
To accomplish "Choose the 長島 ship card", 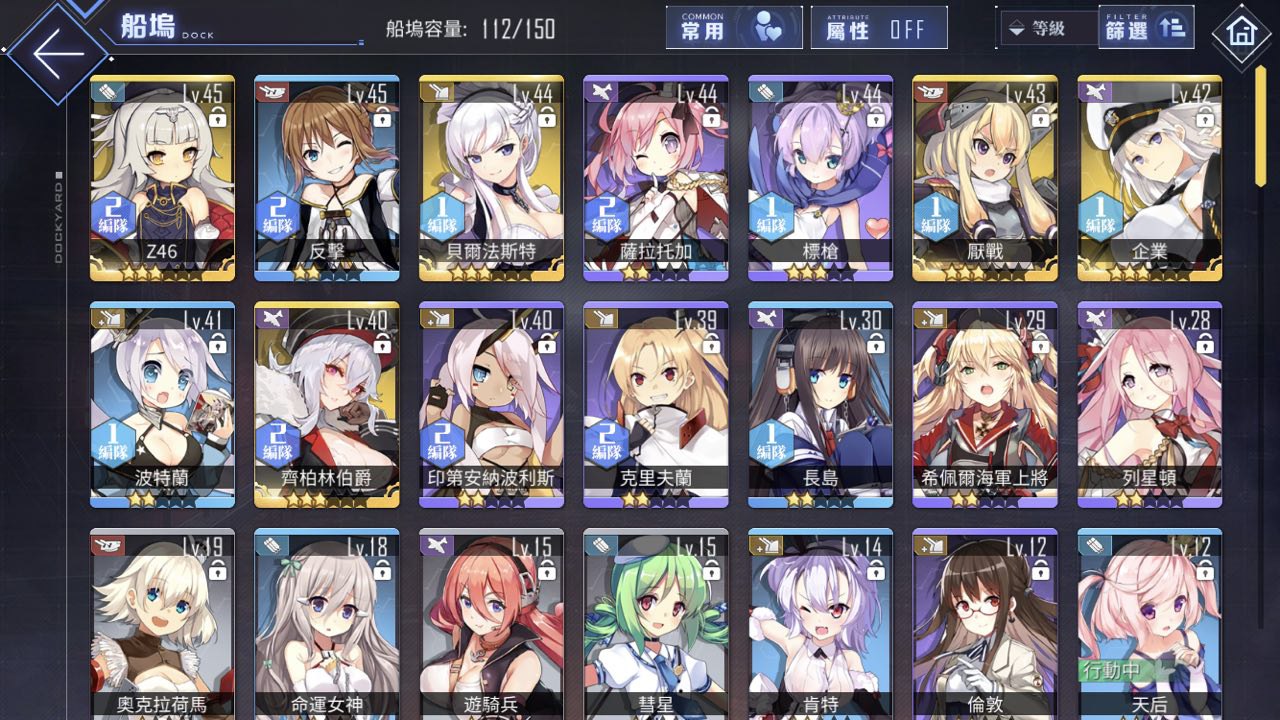I will 820,405.
